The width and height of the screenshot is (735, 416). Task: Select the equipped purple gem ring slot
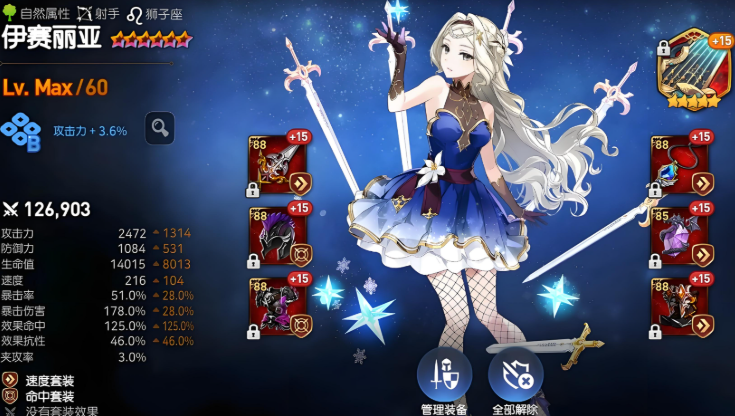(x=680, y=237)
